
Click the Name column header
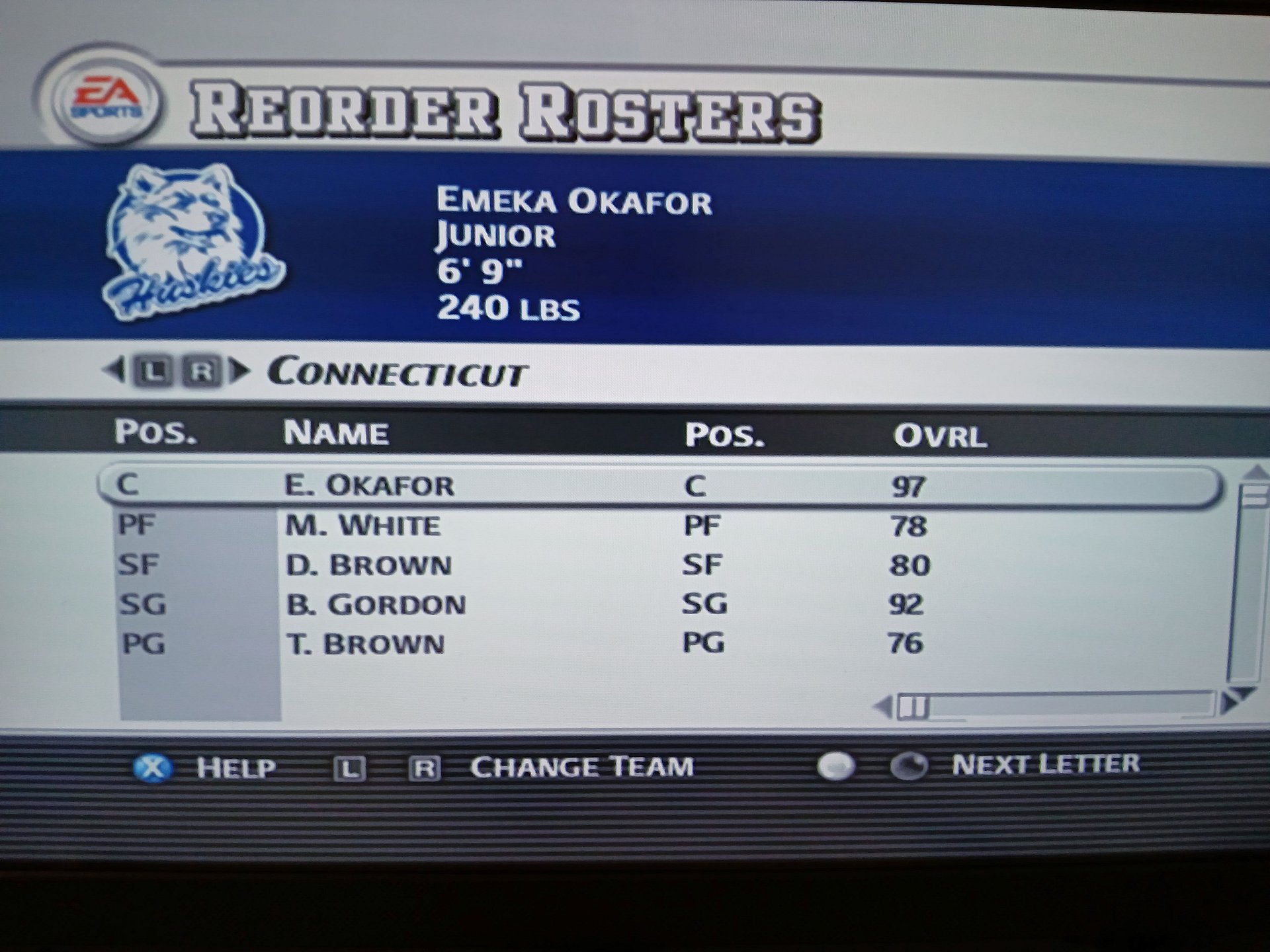pos(336,433)
